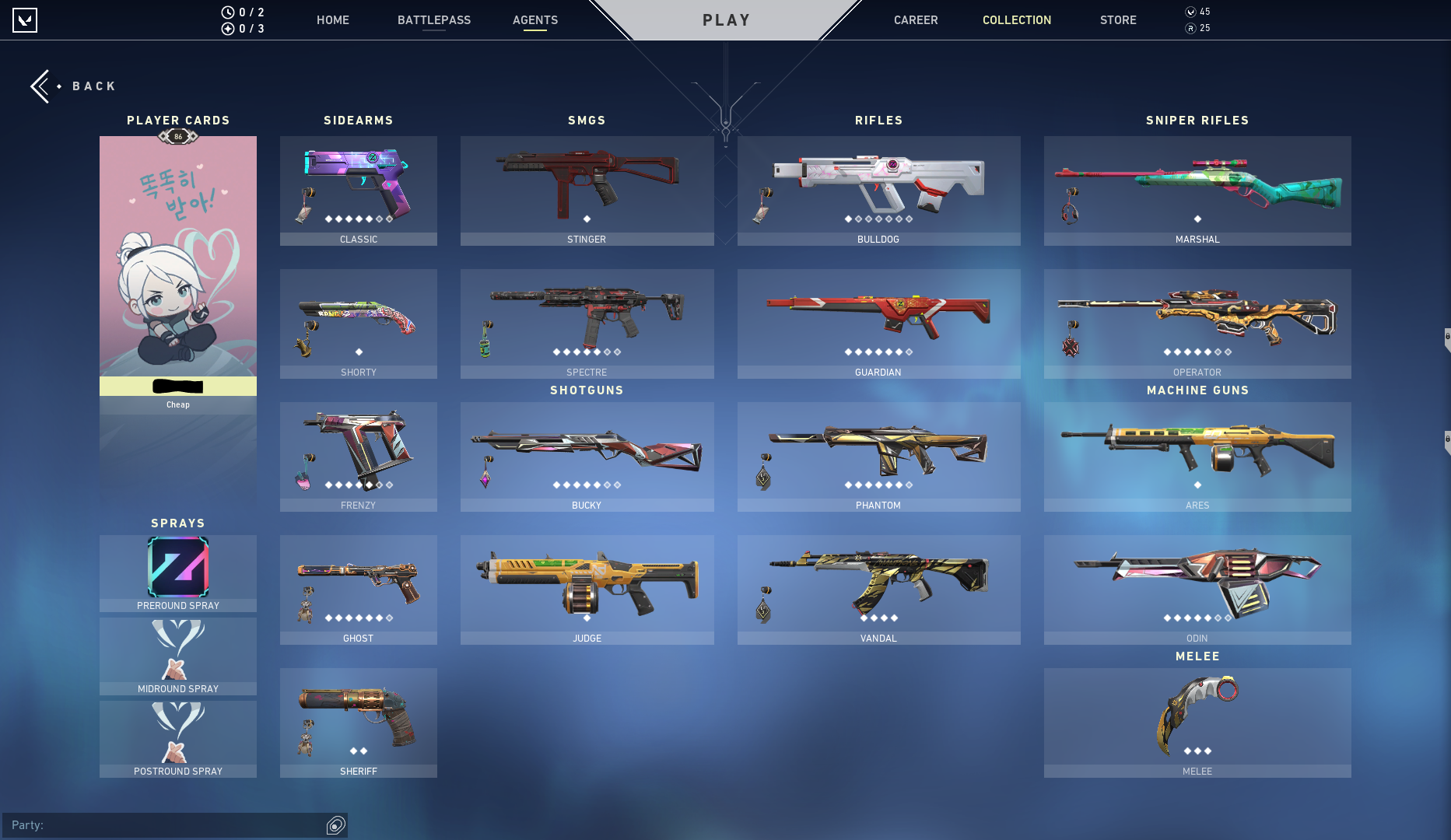Screen dimensions: 1451x840
Task: Open the CAREER section
Action: (915, 20)
